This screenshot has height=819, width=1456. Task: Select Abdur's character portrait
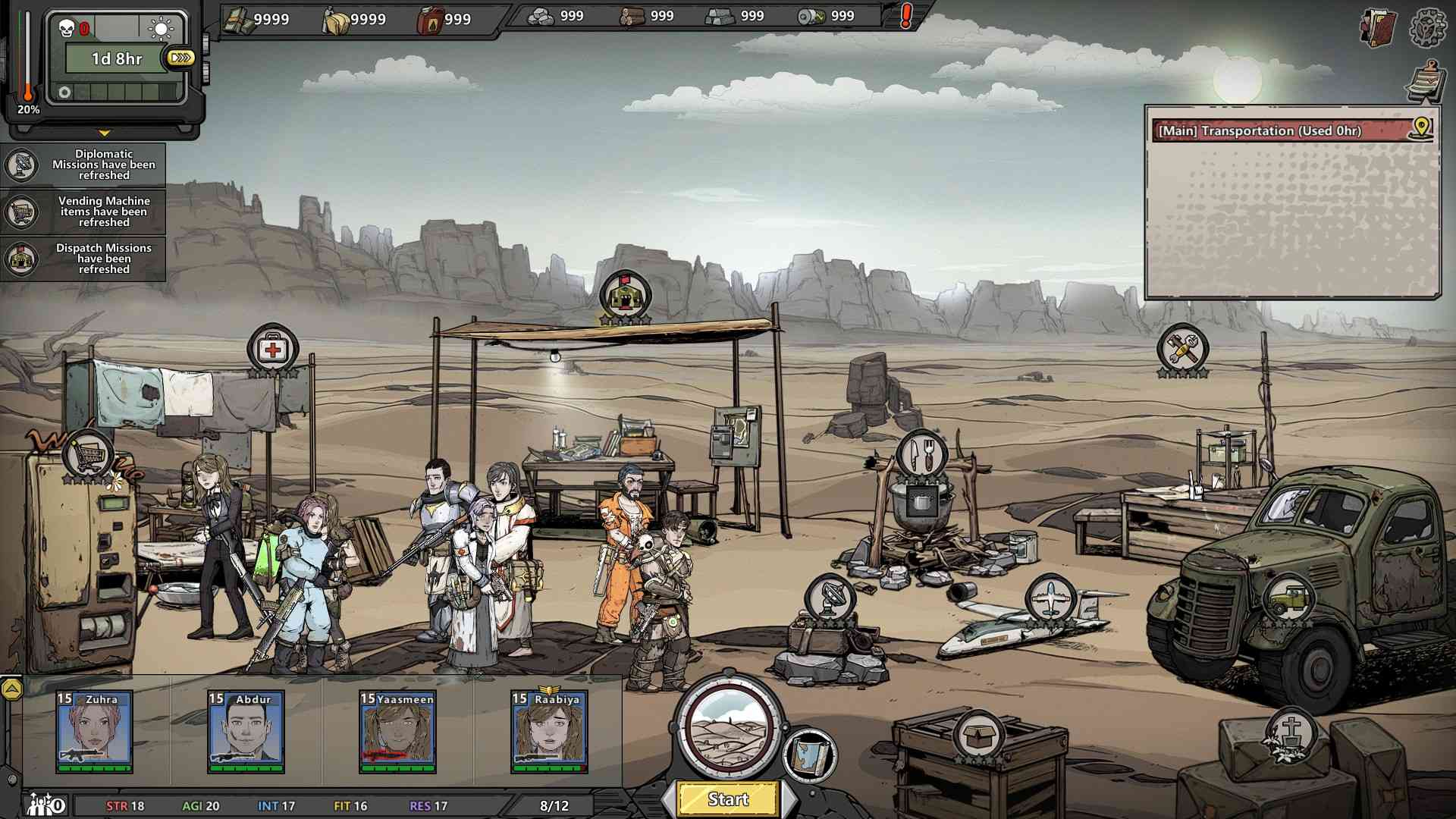pos(246,732)
